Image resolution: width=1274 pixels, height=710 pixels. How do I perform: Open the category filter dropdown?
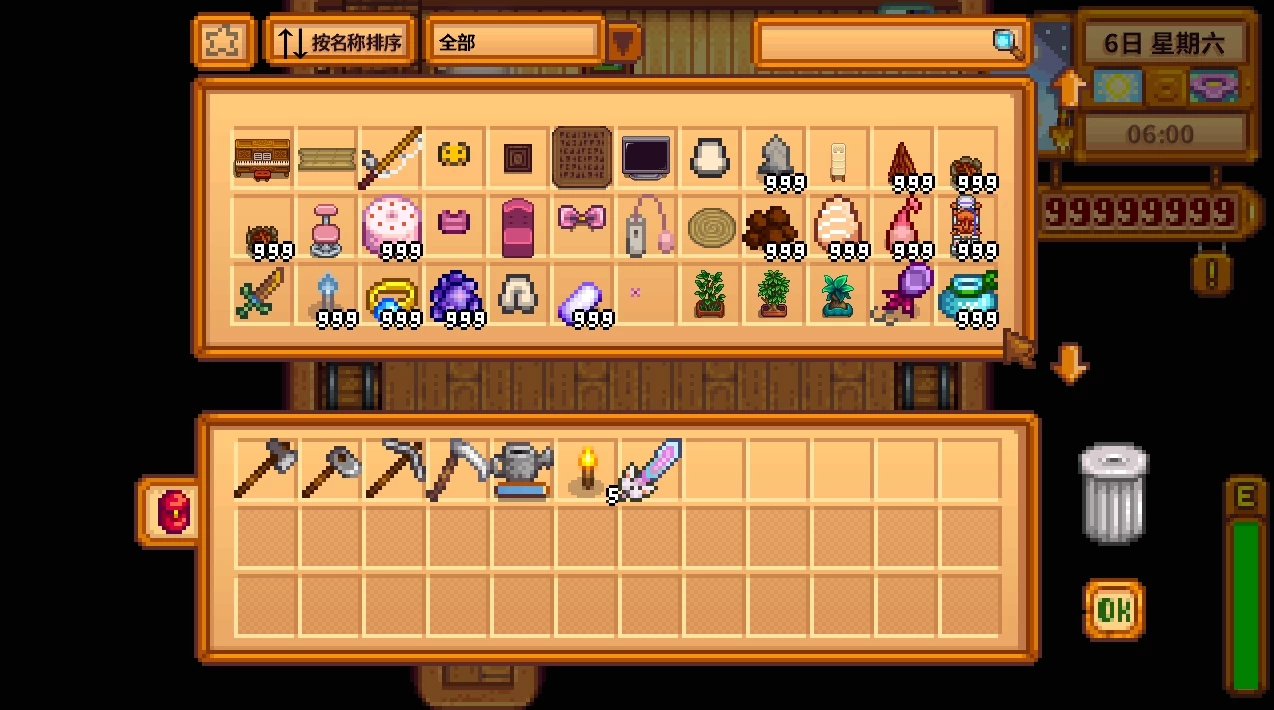[x=623, y=42]
